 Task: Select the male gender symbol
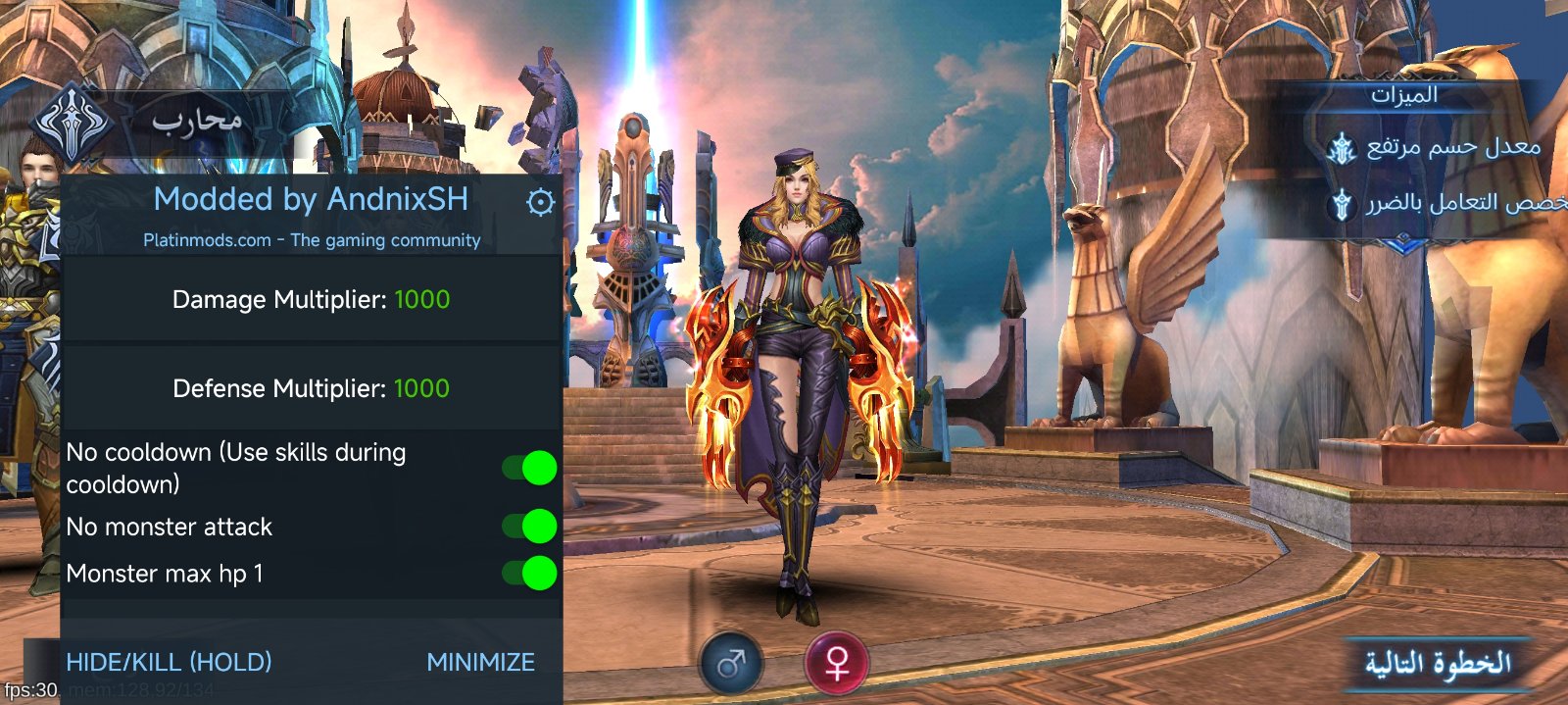click(732, 664)
